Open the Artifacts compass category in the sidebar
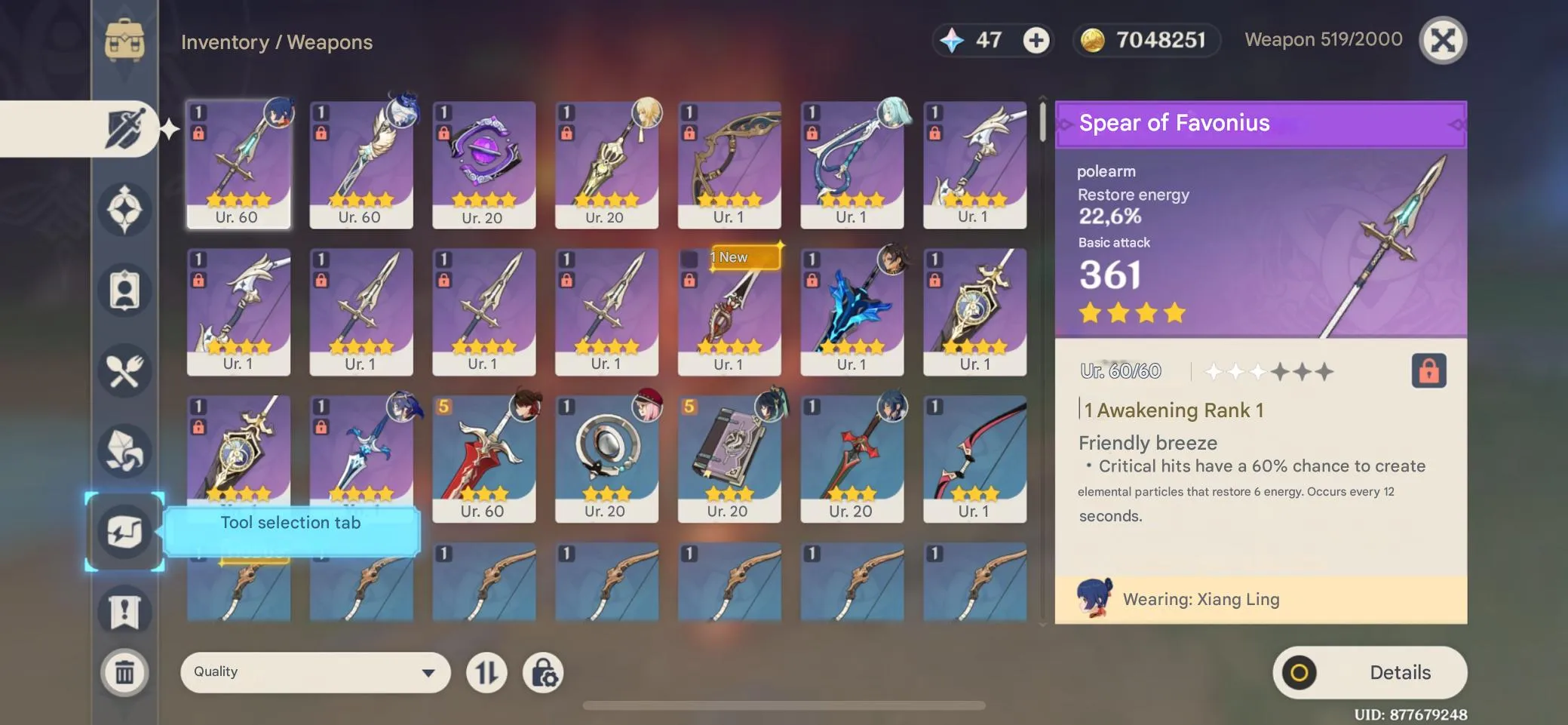The image size is (1568, 725). tap(127, 209)
